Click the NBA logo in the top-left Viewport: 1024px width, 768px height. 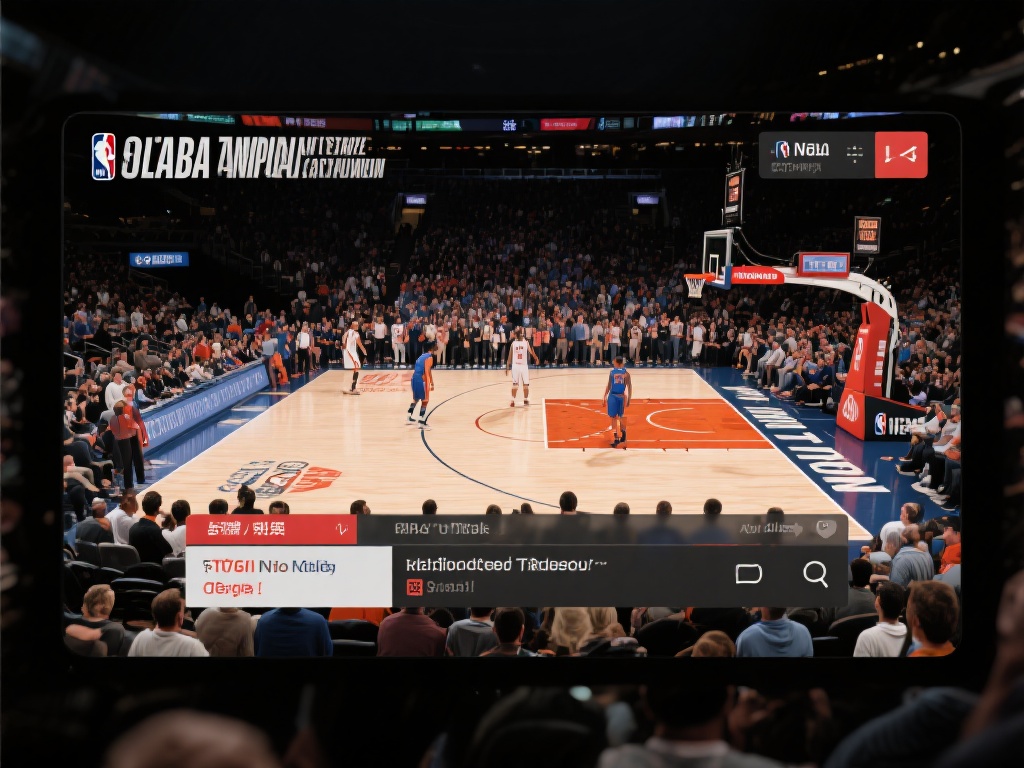(103, 157)
